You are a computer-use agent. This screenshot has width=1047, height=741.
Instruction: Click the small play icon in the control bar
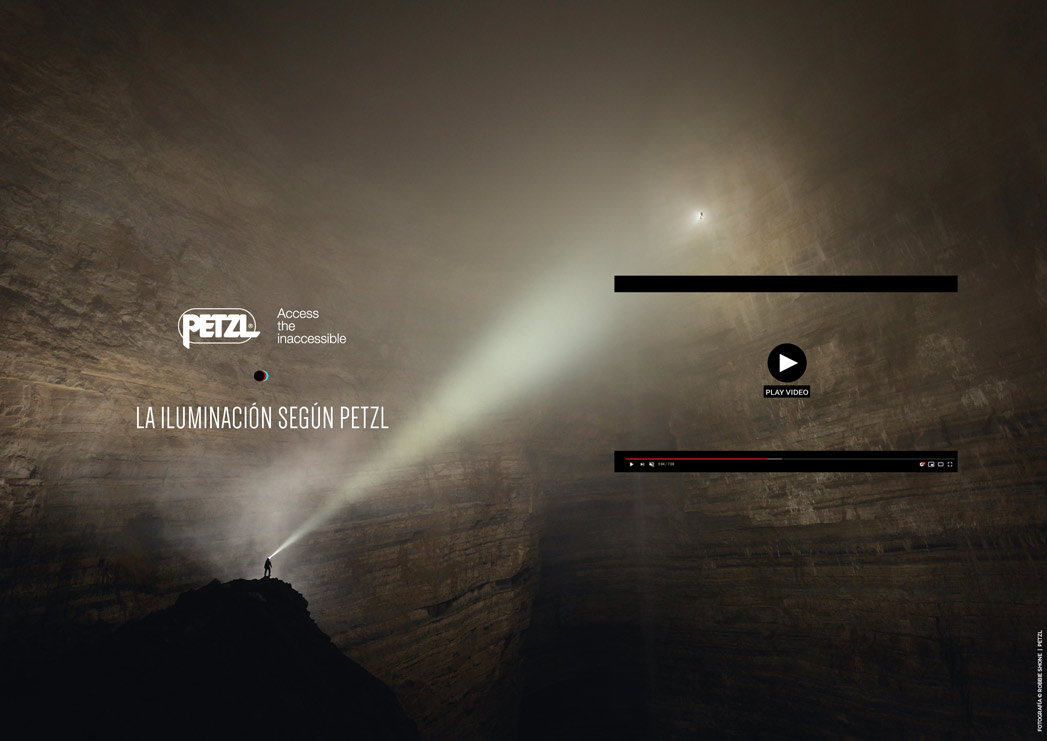click(x=631, y=464)
